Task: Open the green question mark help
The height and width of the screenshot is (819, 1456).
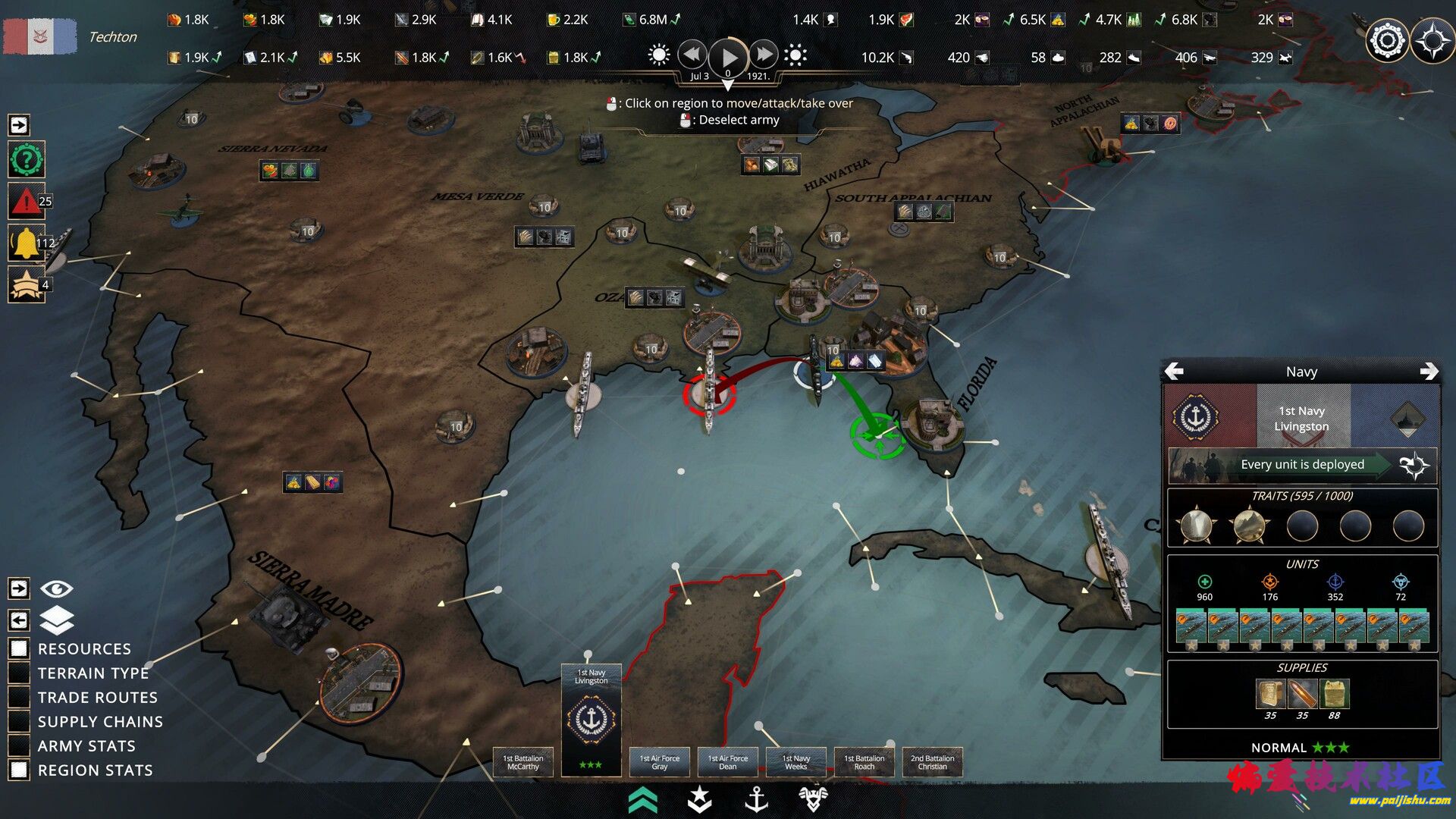Action: click(x=27, y=160)
